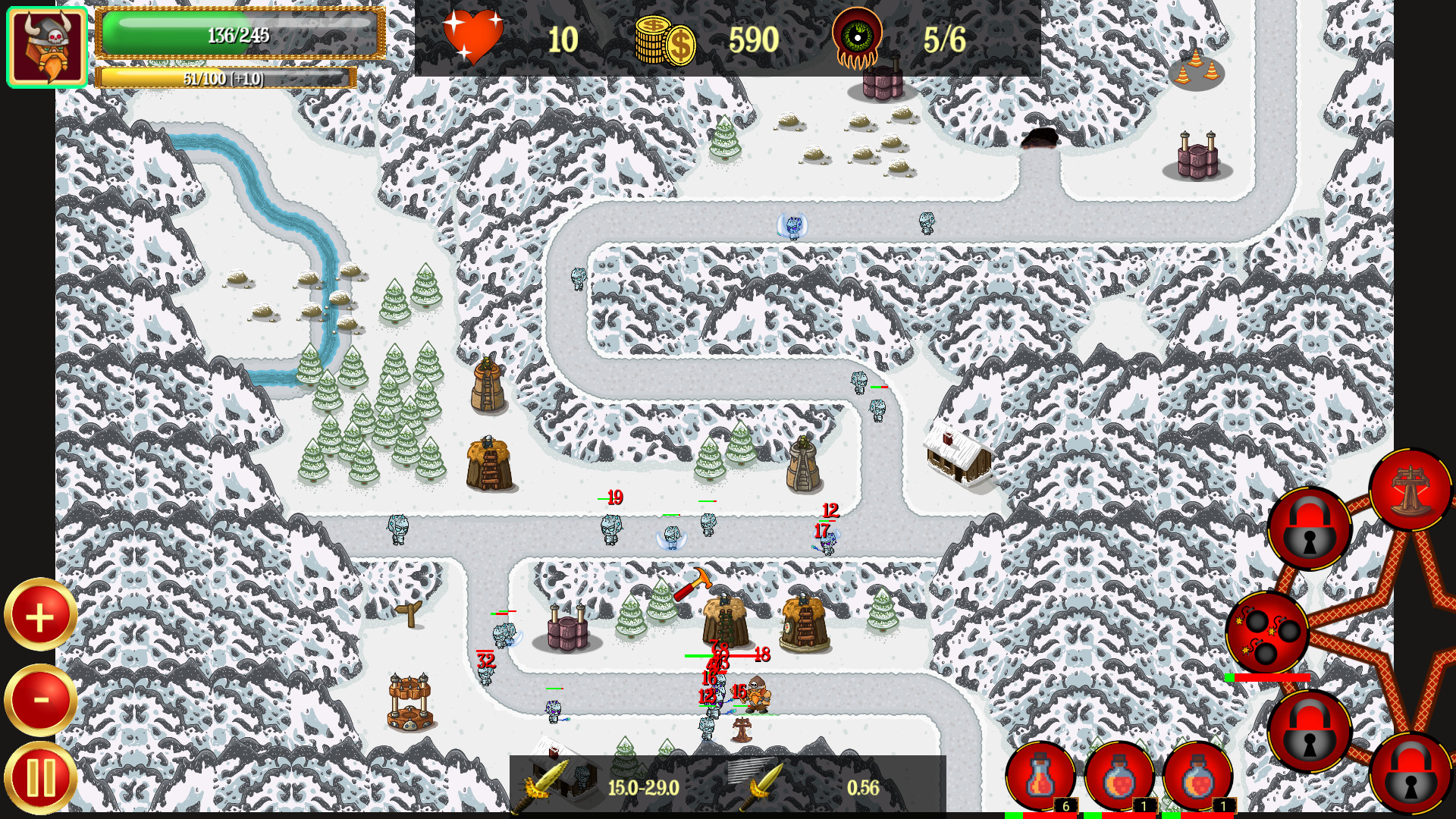Zoom in with the plus button
Viewport: 1456px width, 819px height.
coord(39,616)
